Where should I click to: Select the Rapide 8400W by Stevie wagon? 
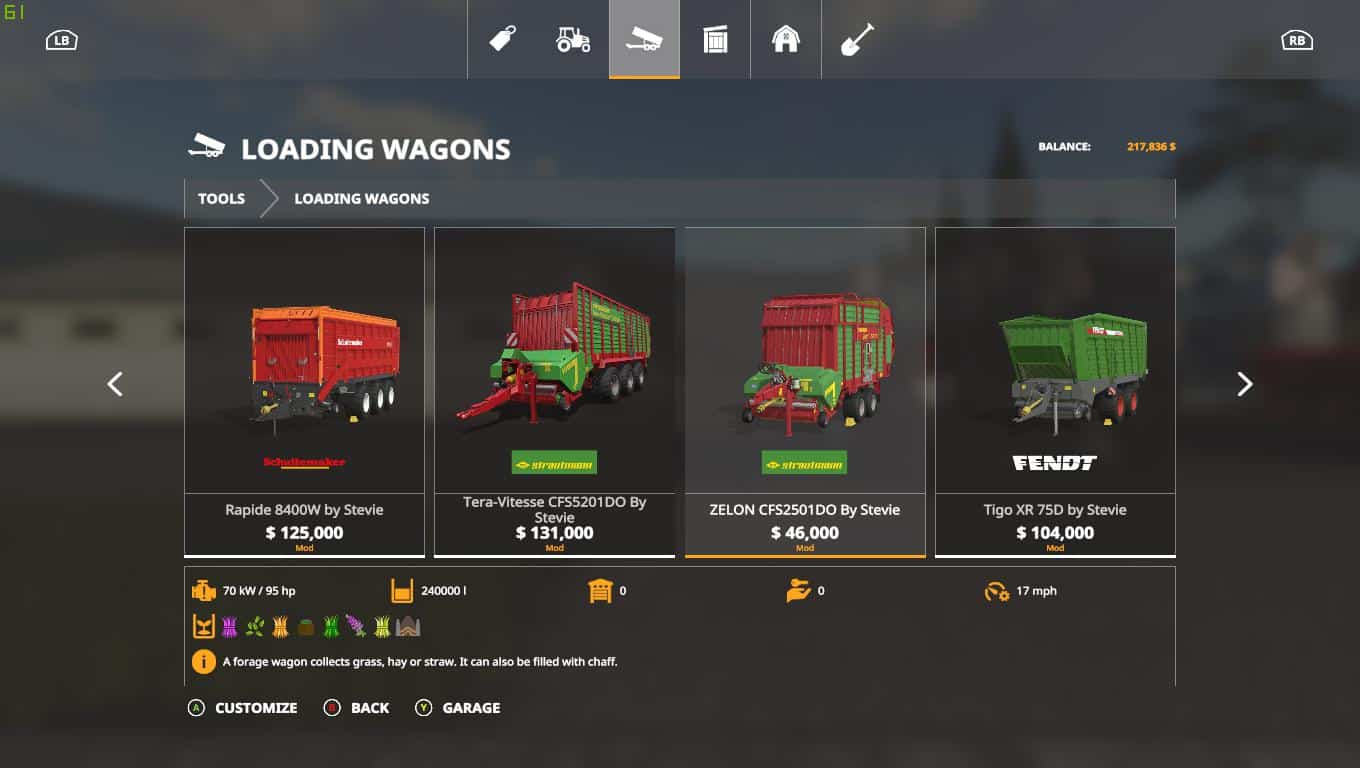(304, 390)
